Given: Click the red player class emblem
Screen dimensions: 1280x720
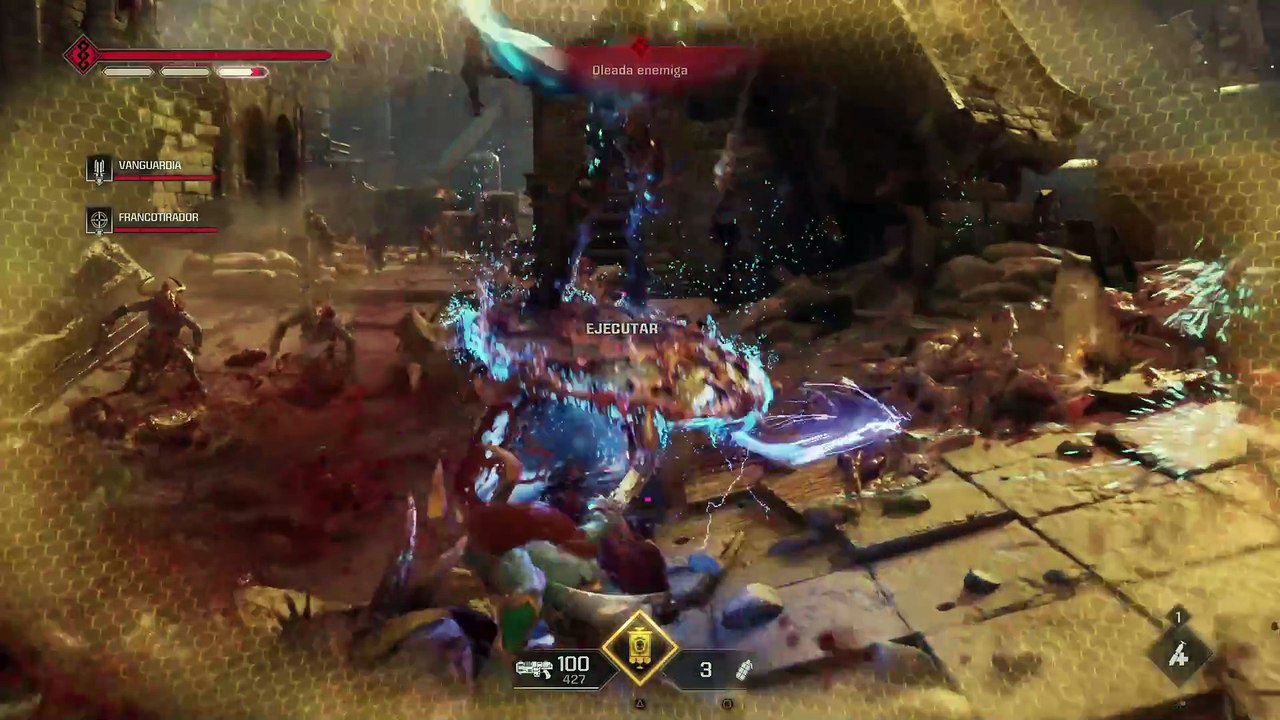Looking at the screenshot, I should (x=80, y=55).
